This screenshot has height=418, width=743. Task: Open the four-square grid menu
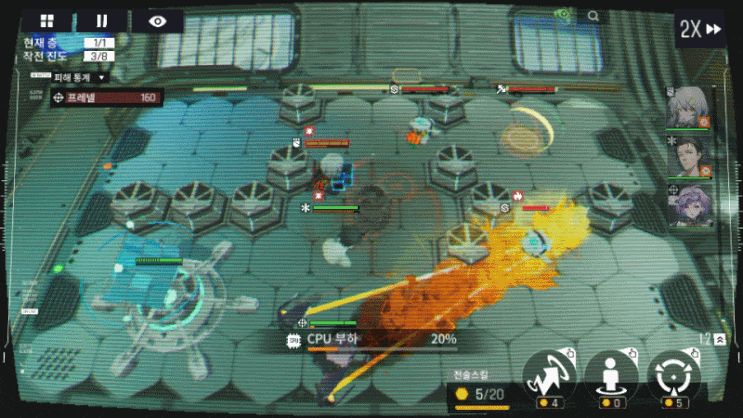[47, 21]
